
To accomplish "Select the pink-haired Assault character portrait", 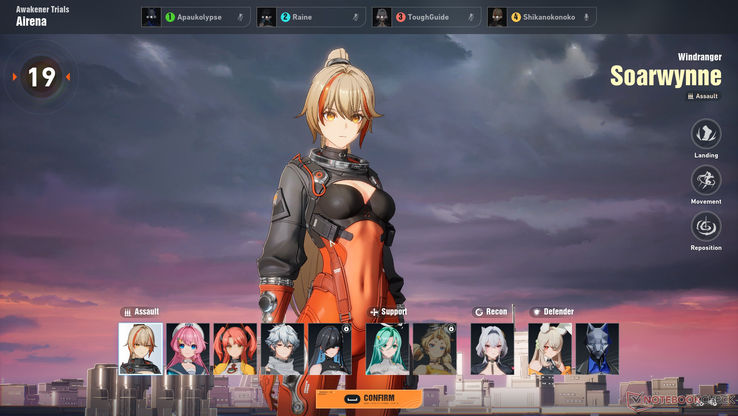I will 188,348.
